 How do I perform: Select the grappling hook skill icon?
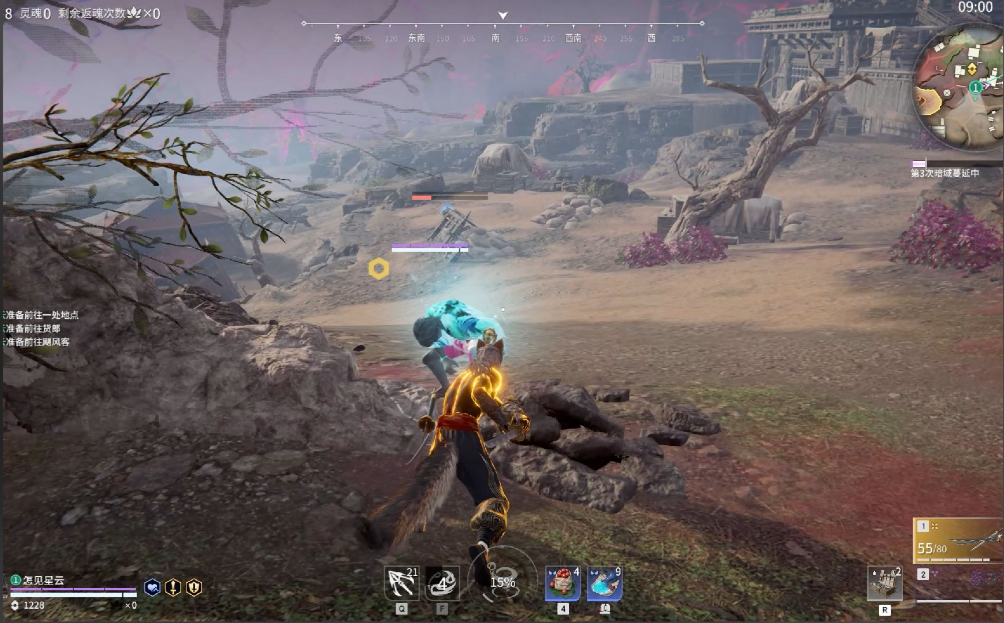(x=401, y=582)
